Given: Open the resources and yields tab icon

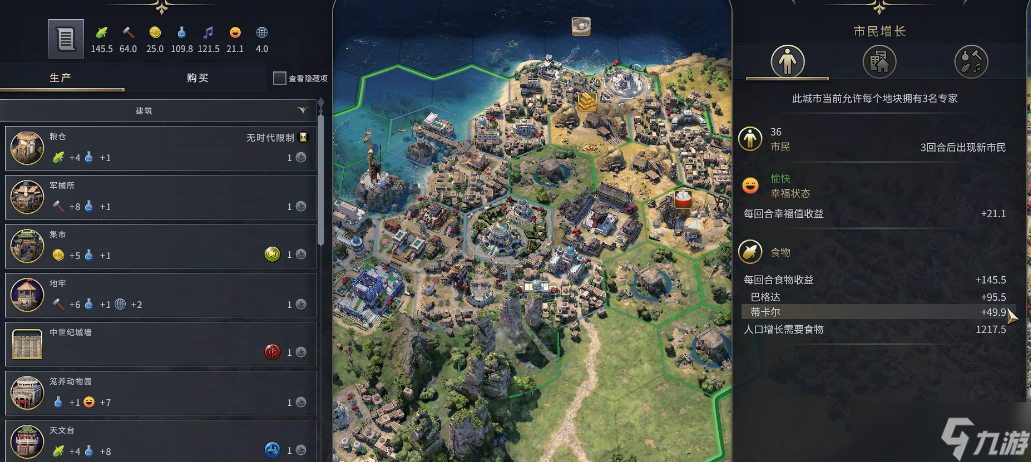Looking at the screenshot, I should [971, 62].
